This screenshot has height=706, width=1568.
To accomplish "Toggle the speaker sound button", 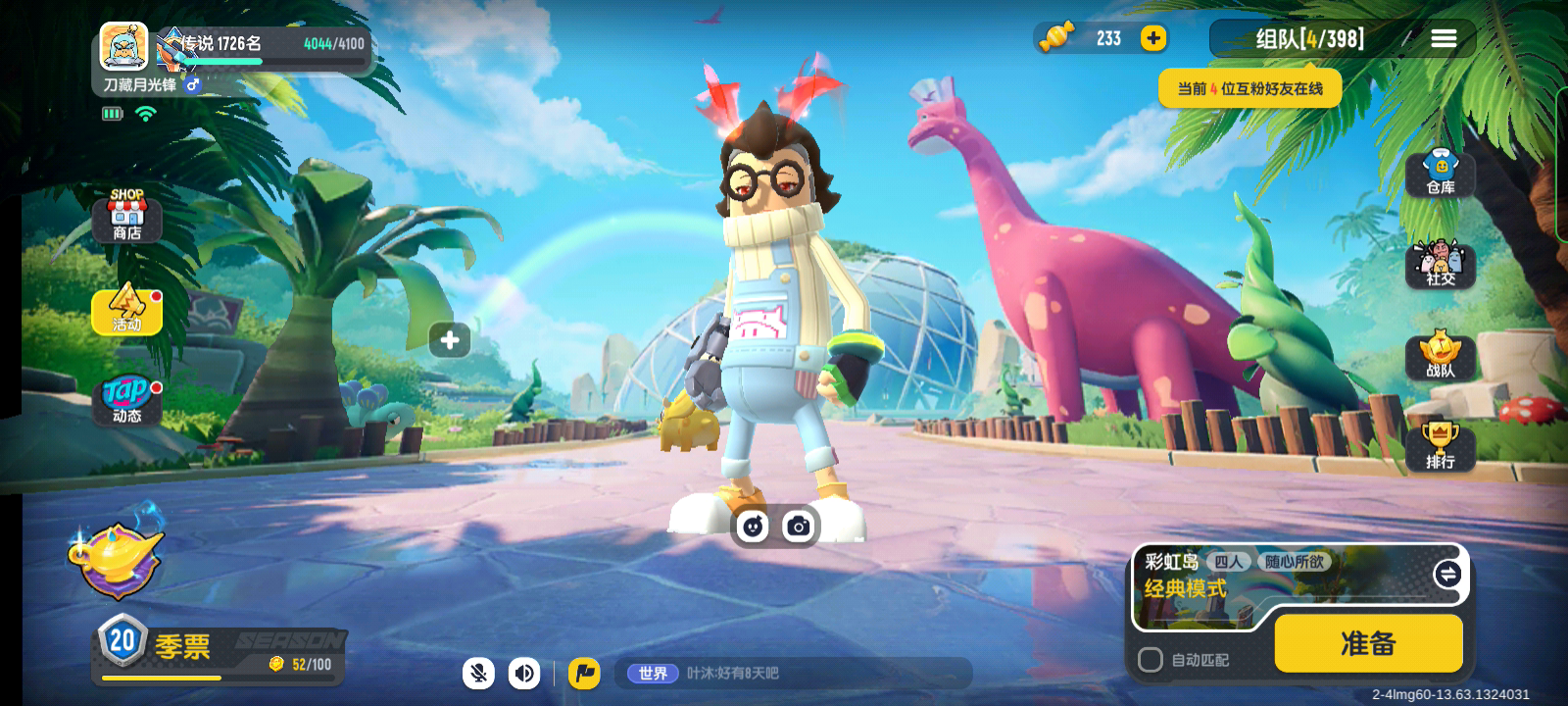I will click(524, 673).
